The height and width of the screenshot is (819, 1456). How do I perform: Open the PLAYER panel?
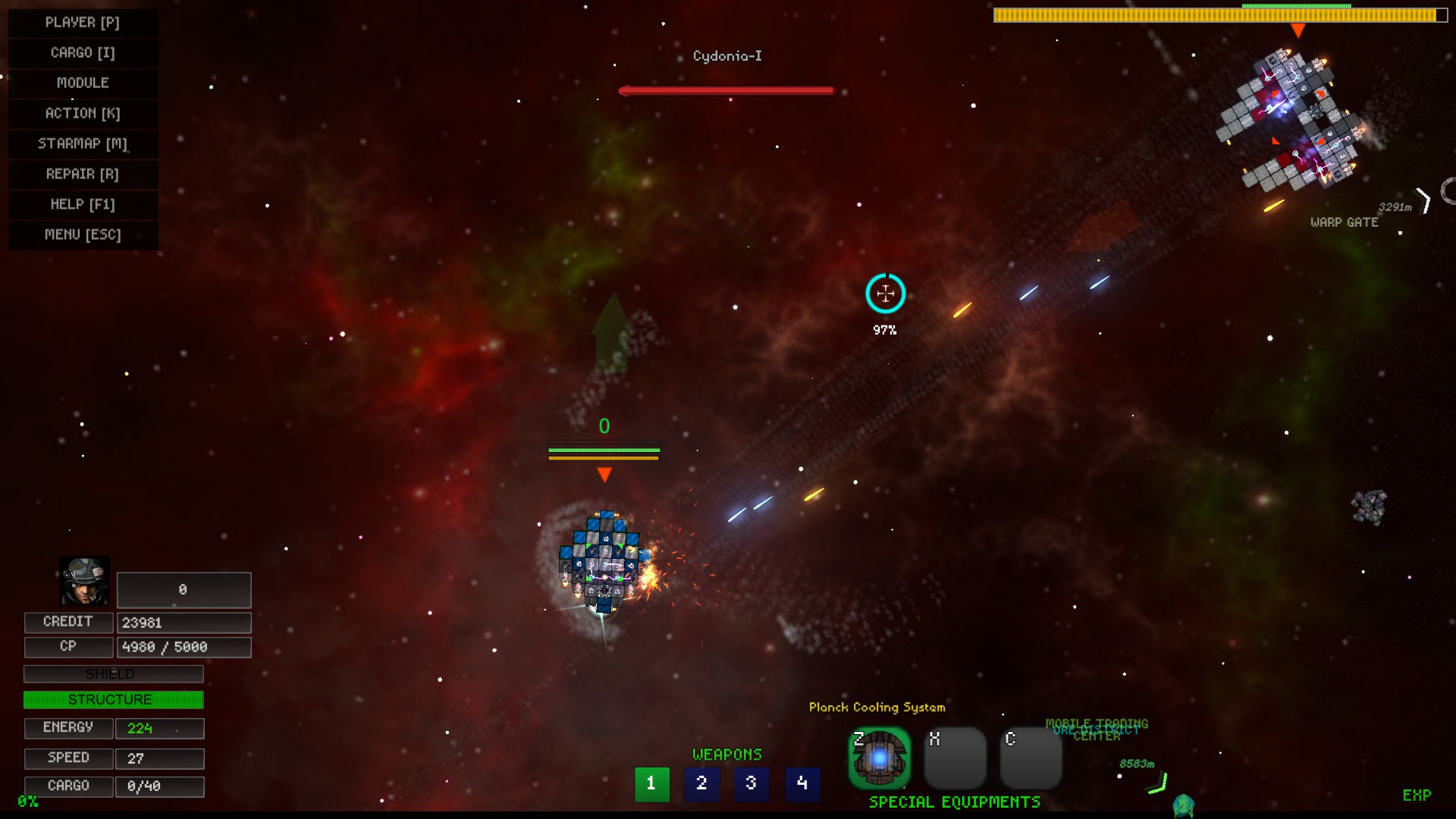[x=83, y=22]
